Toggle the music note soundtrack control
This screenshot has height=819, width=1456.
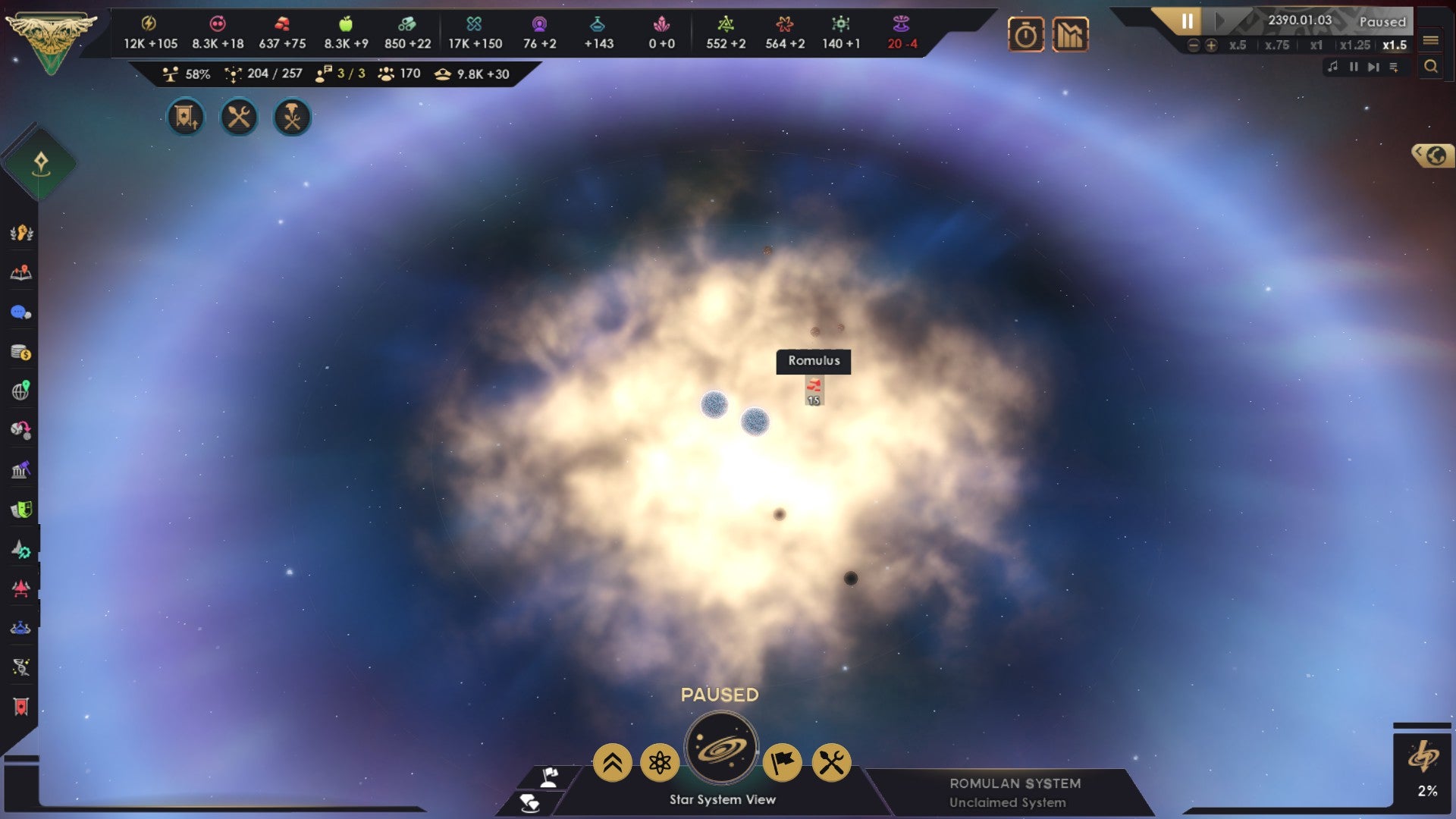[1333, 67]
